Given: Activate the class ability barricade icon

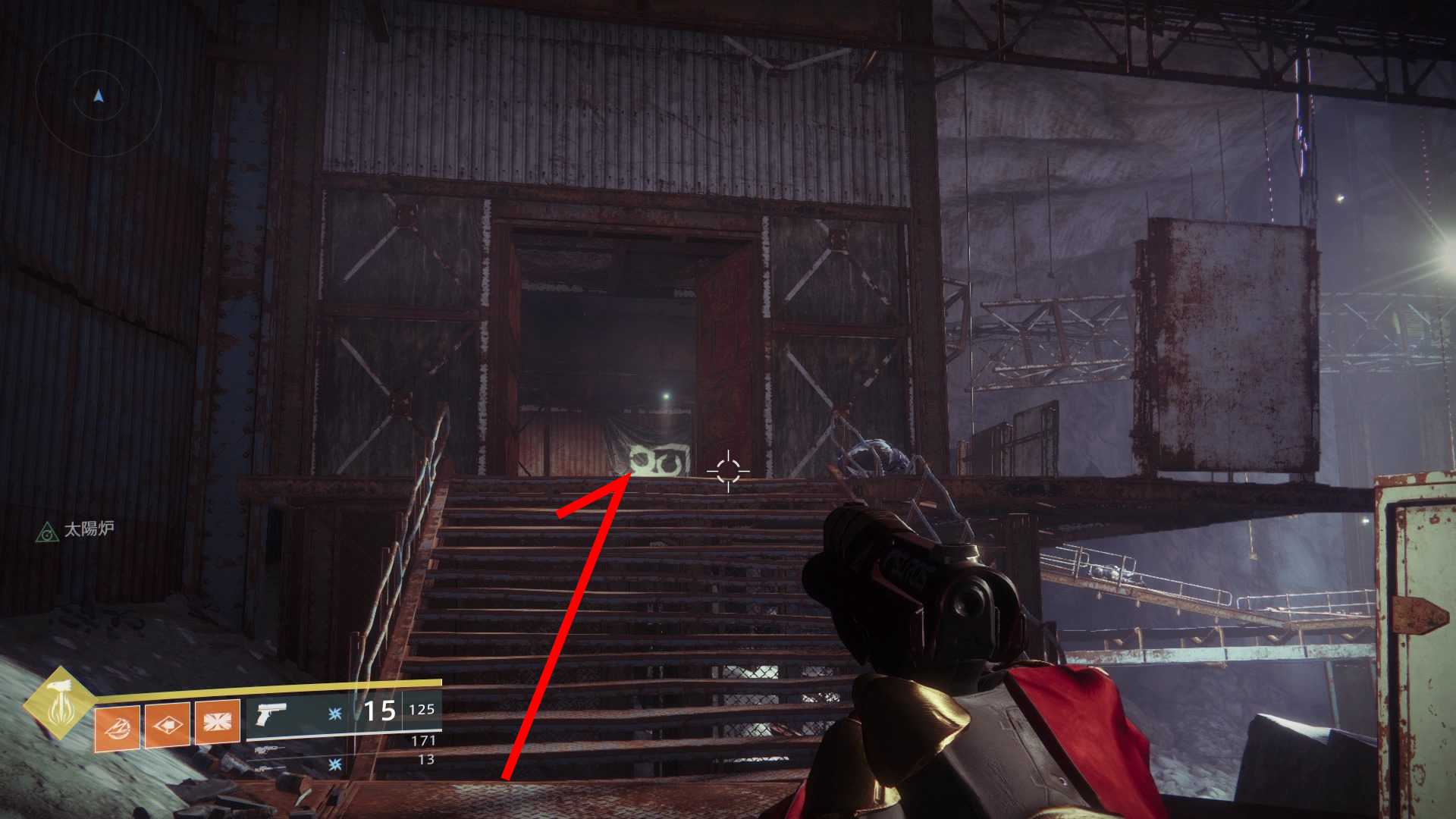Looking at the screenshot, I should click(218, 722).
